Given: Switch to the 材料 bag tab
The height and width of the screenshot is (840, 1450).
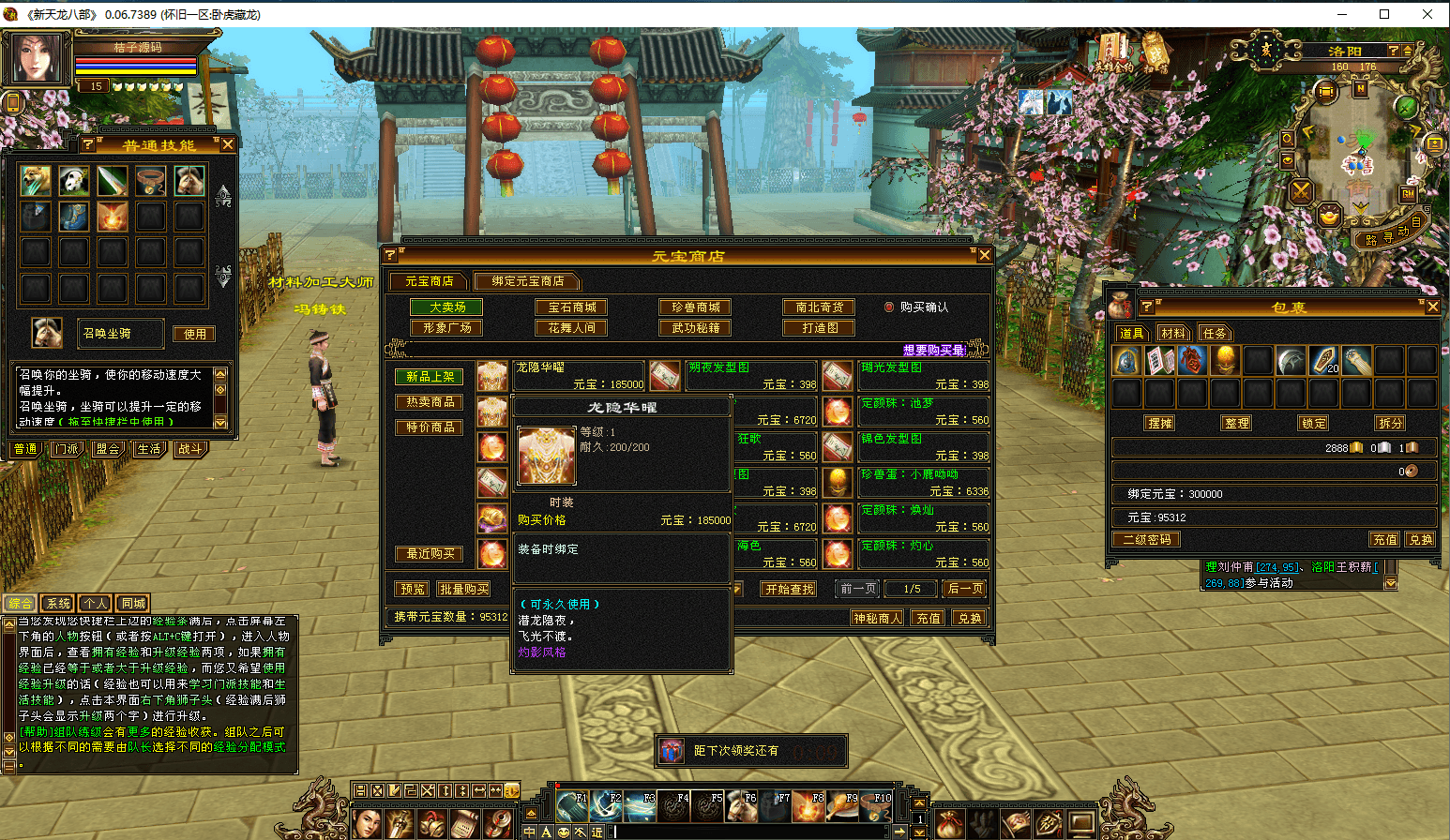Looking at the screenshot, I should coord(1172,334).
